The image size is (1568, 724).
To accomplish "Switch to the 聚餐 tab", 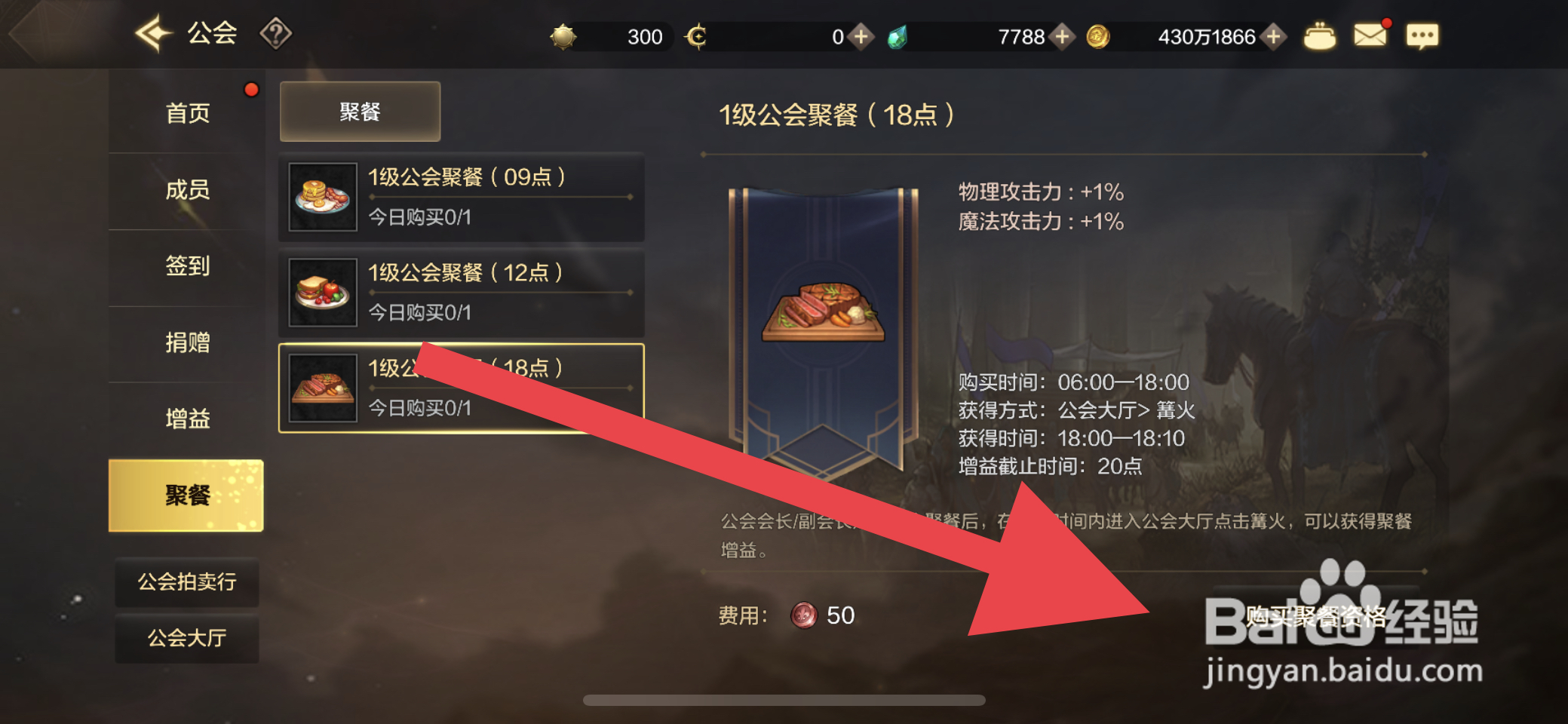I will [360, 110].
